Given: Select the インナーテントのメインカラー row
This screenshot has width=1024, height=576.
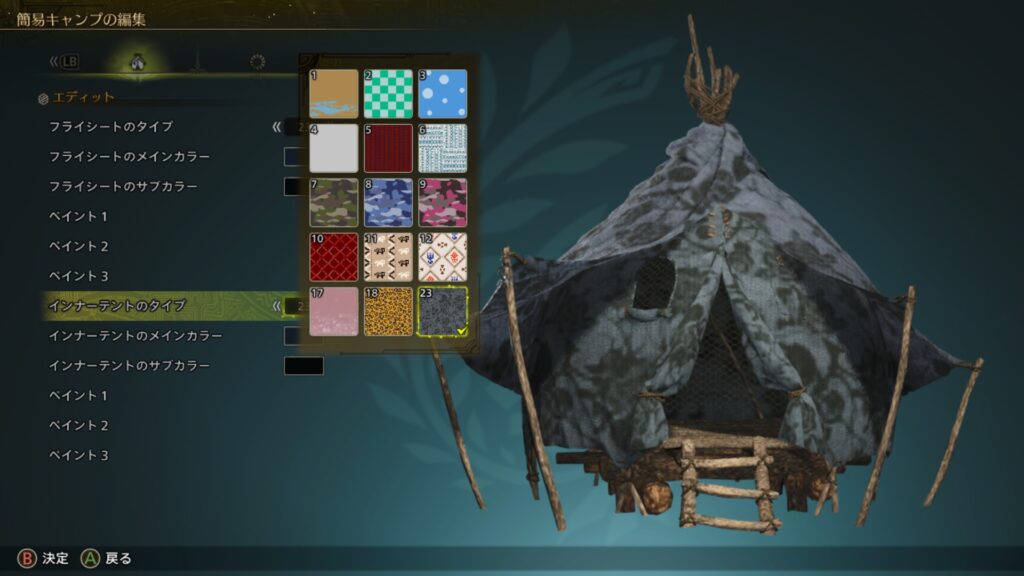Looking at the screenshot, I should tap(135, 336).
